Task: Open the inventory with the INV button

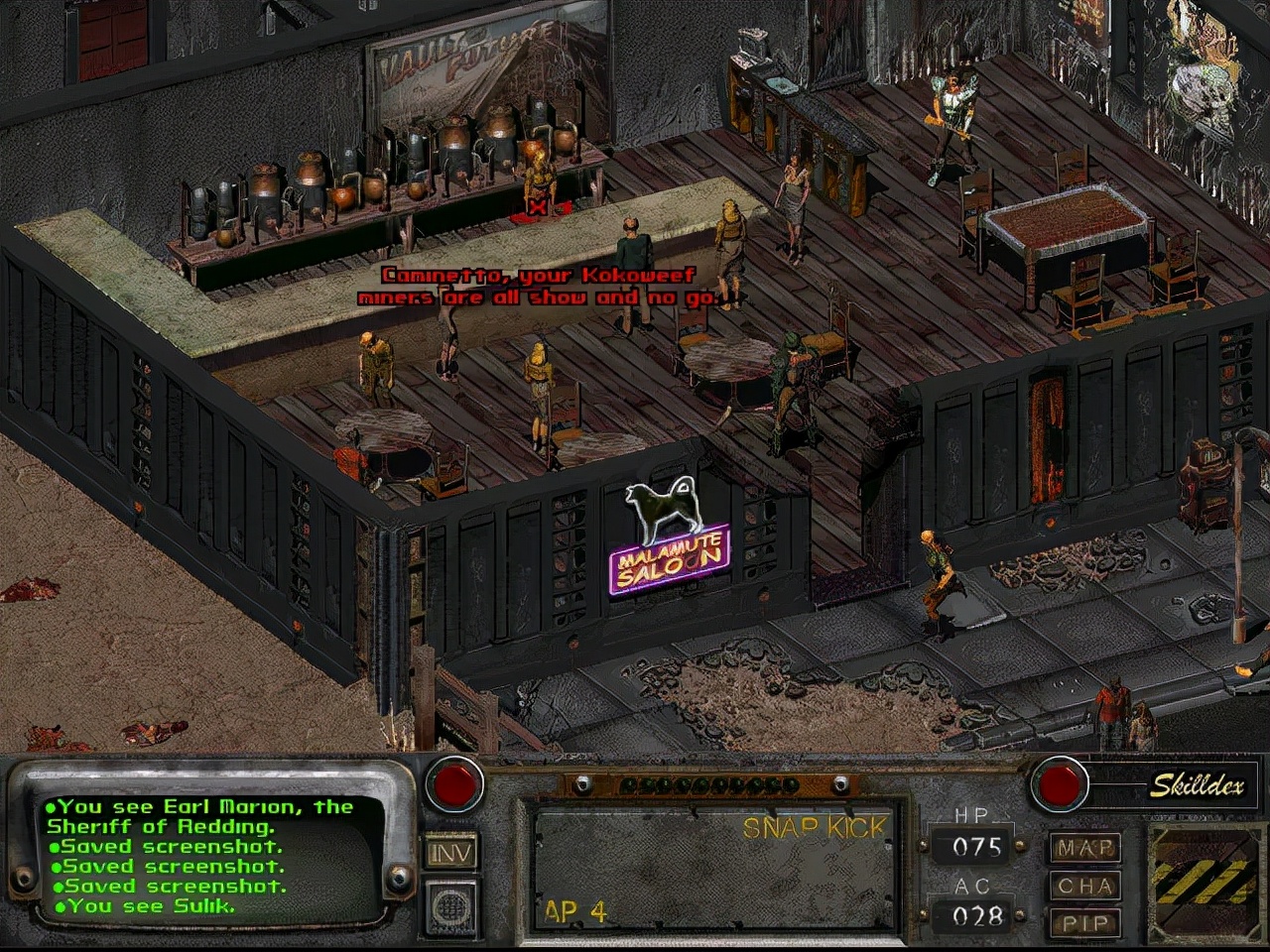Action: [x=451, y=852]
